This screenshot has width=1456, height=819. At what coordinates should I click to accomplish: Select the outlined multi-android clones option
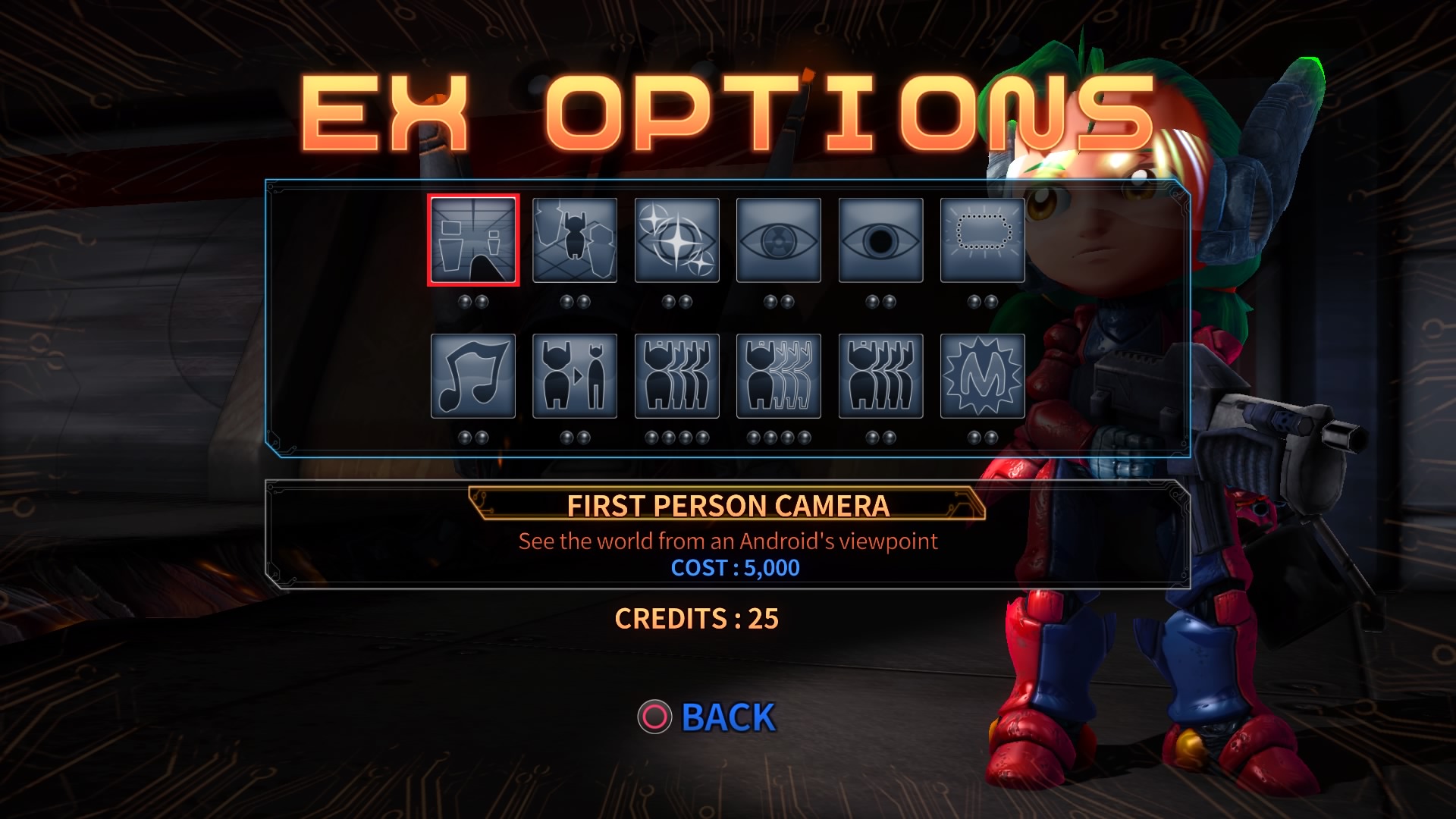[x=778, y=377]
